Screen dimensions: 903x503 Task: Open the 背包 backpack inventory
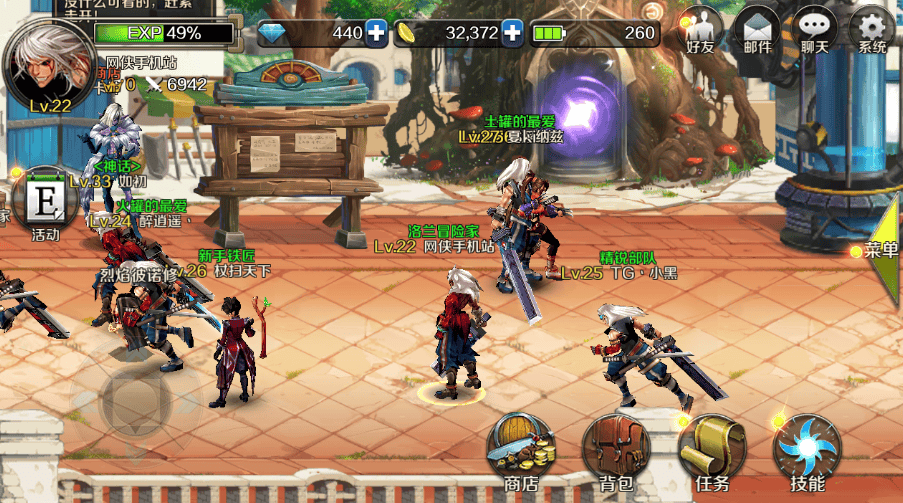point(616,452)
